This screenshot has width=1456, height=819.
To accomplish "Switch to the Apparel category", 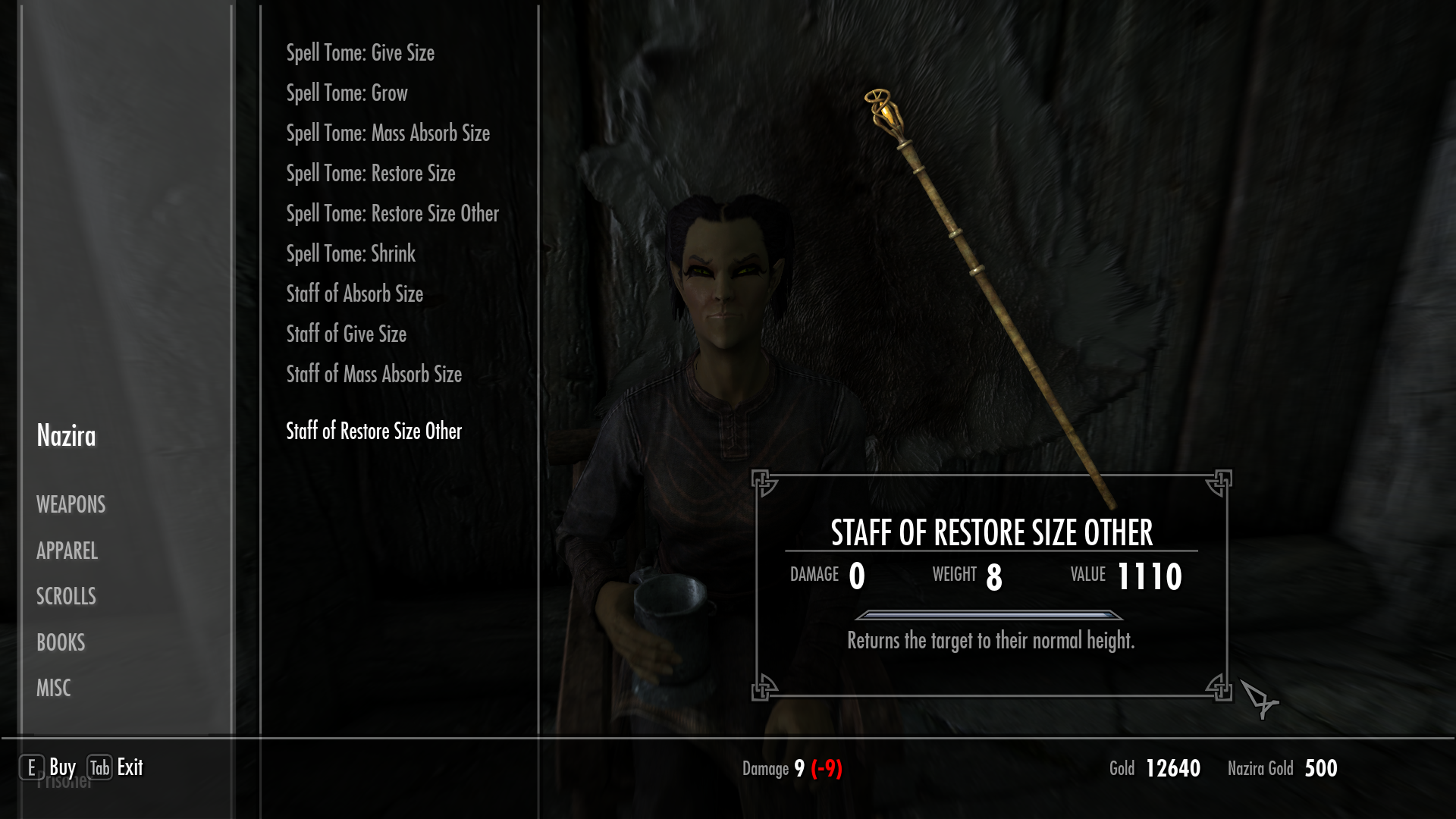I will click(67, 551).
